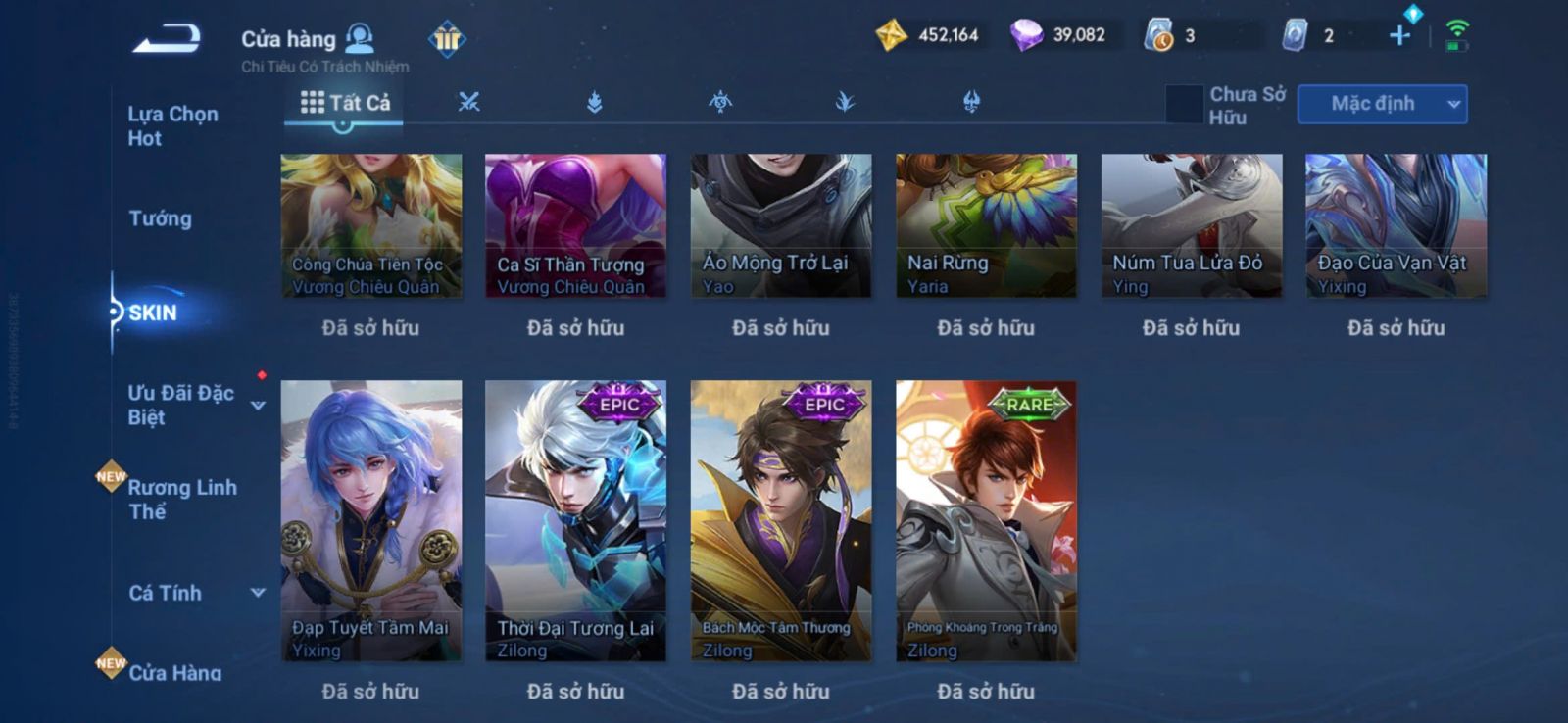The height and width of the screenshot is (723, 1568).
Task: Toggle the Chưa Sở Hữu checkbox
Action: (1184, 105)
